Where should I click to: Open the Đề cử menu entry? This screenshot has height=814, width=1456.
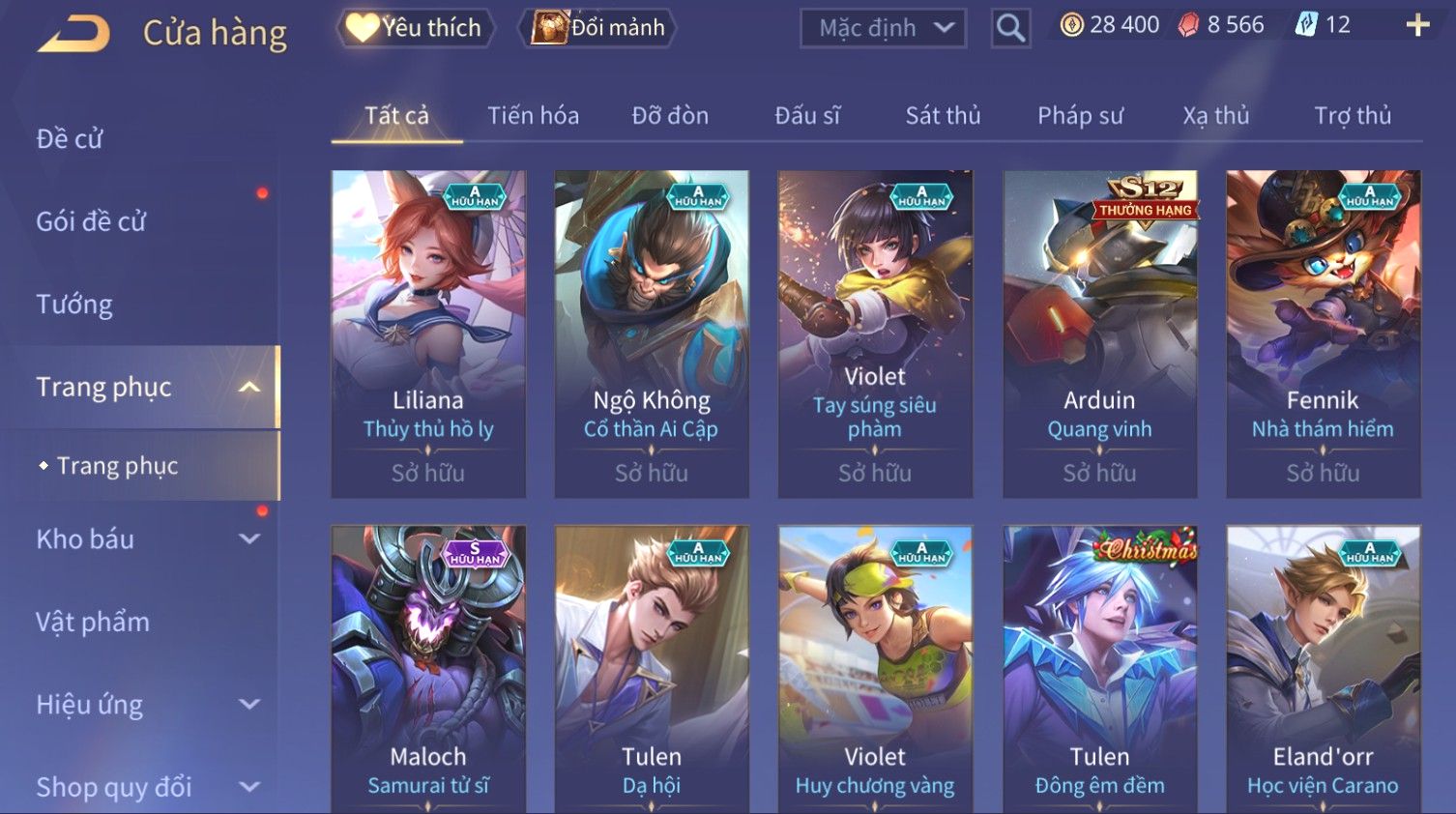coord(70,139)
